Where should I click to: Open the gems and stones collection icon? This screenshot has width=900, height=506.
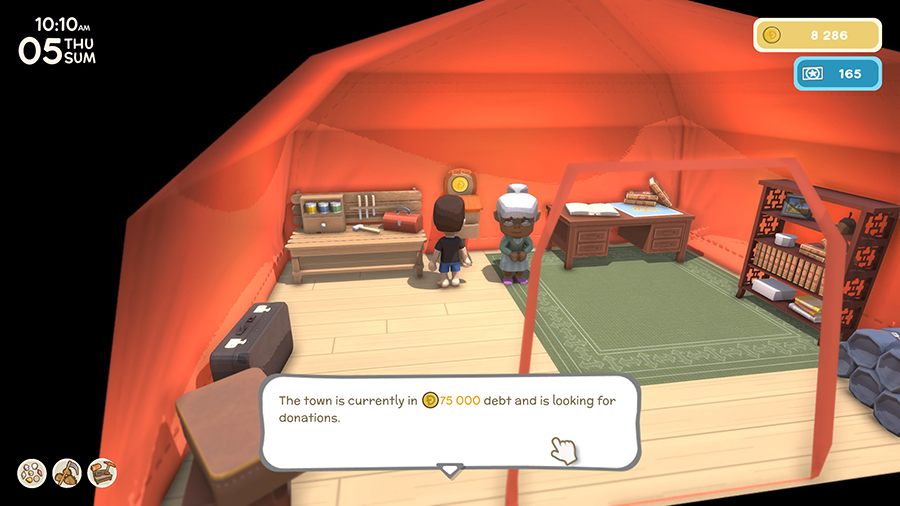coord(32,473)
